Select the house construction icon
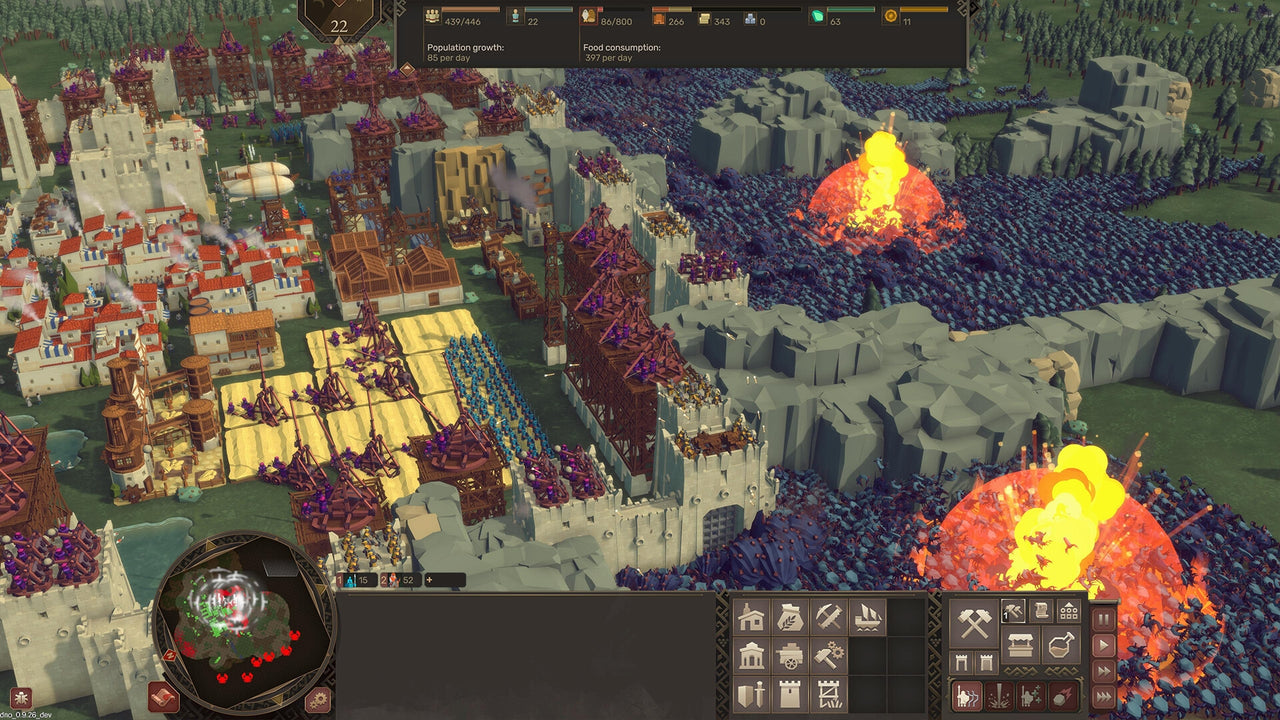Screen dimensions: 1280x720 click(750, 616)
